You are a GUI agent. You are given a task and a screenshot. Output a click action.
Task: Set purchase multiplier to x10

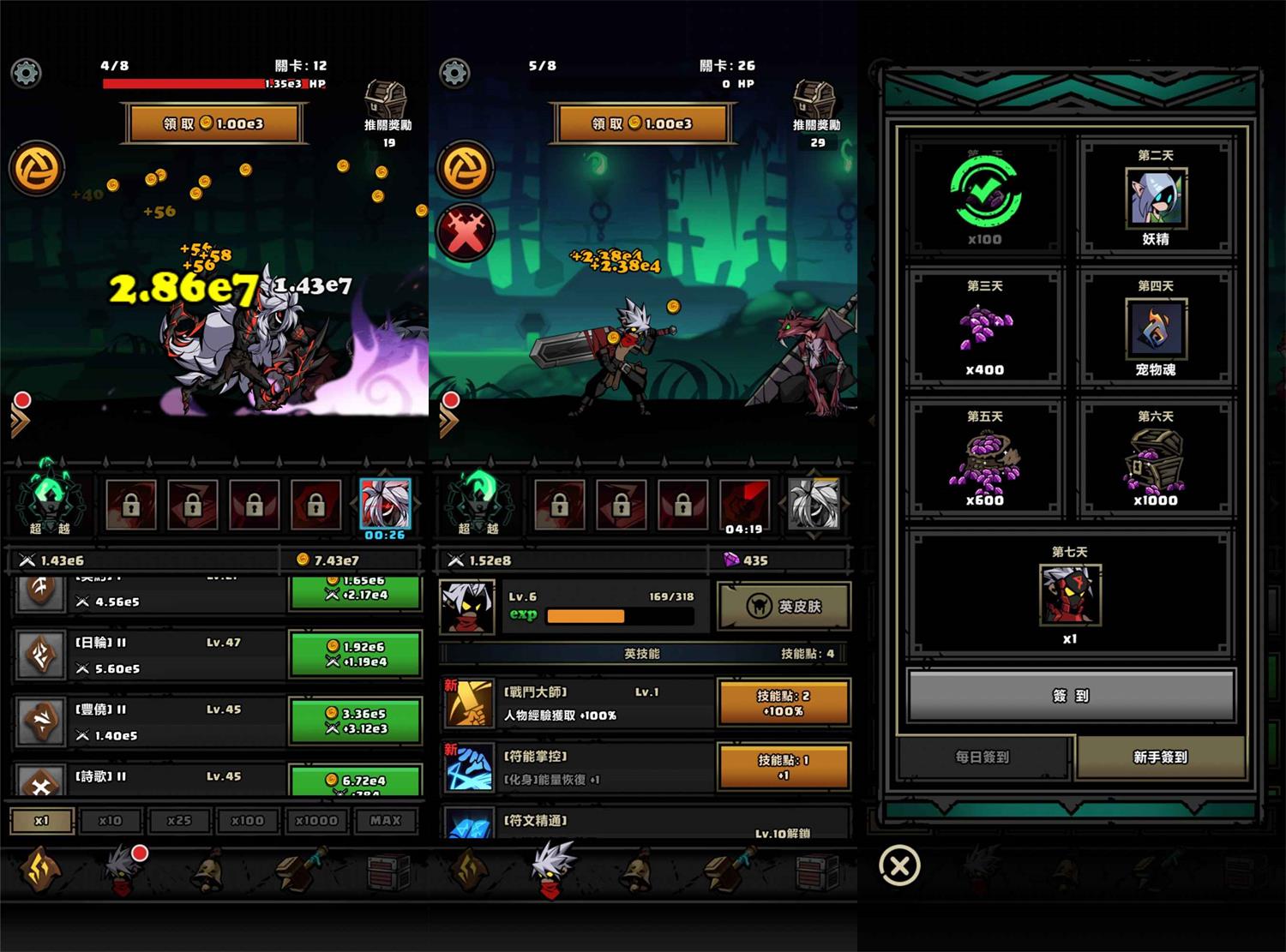[x=111, y=821]
